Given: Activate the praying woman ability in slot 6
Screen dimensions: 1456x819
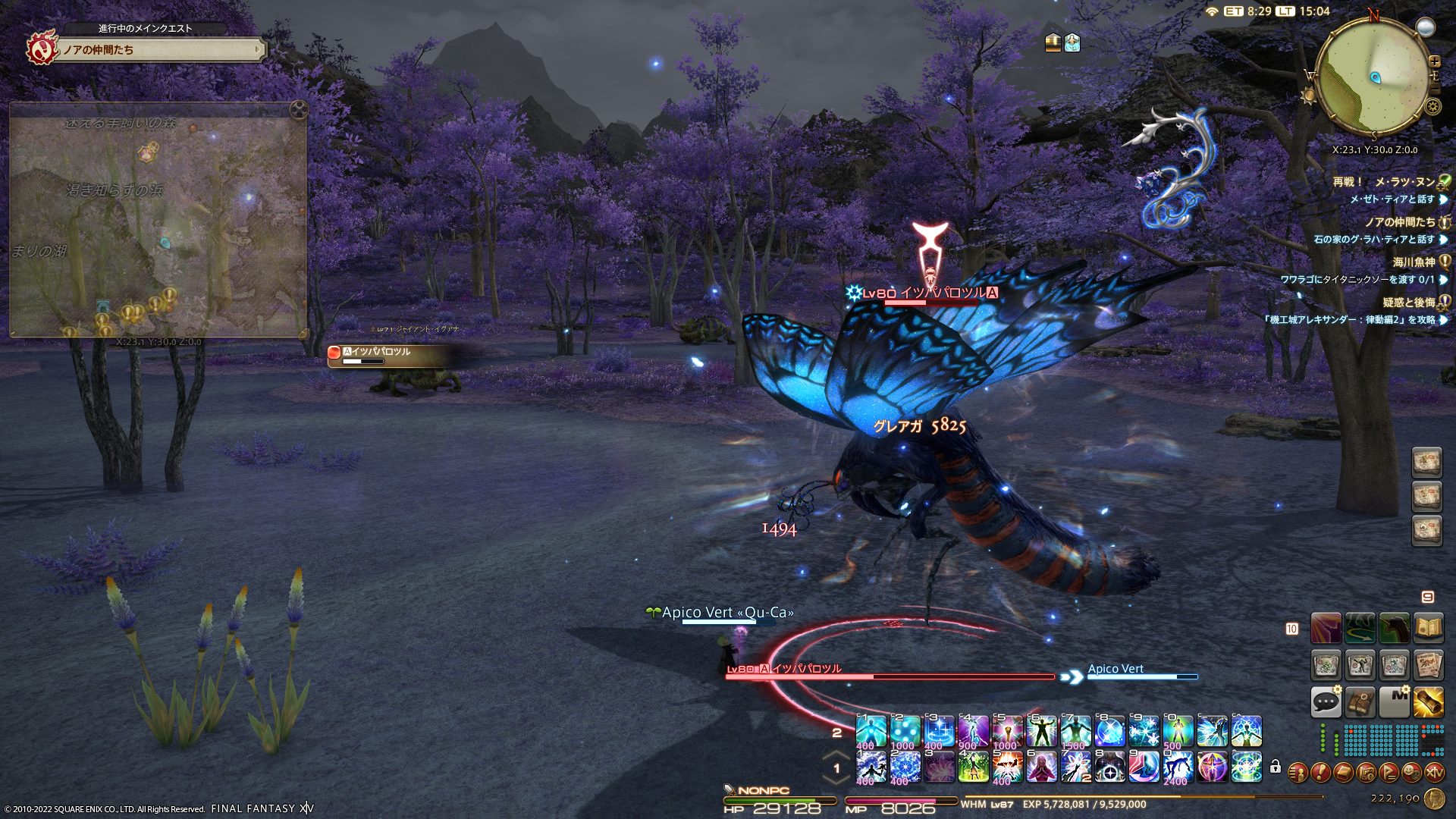Looking at the screenshot, I should (x=1041, y=767).
